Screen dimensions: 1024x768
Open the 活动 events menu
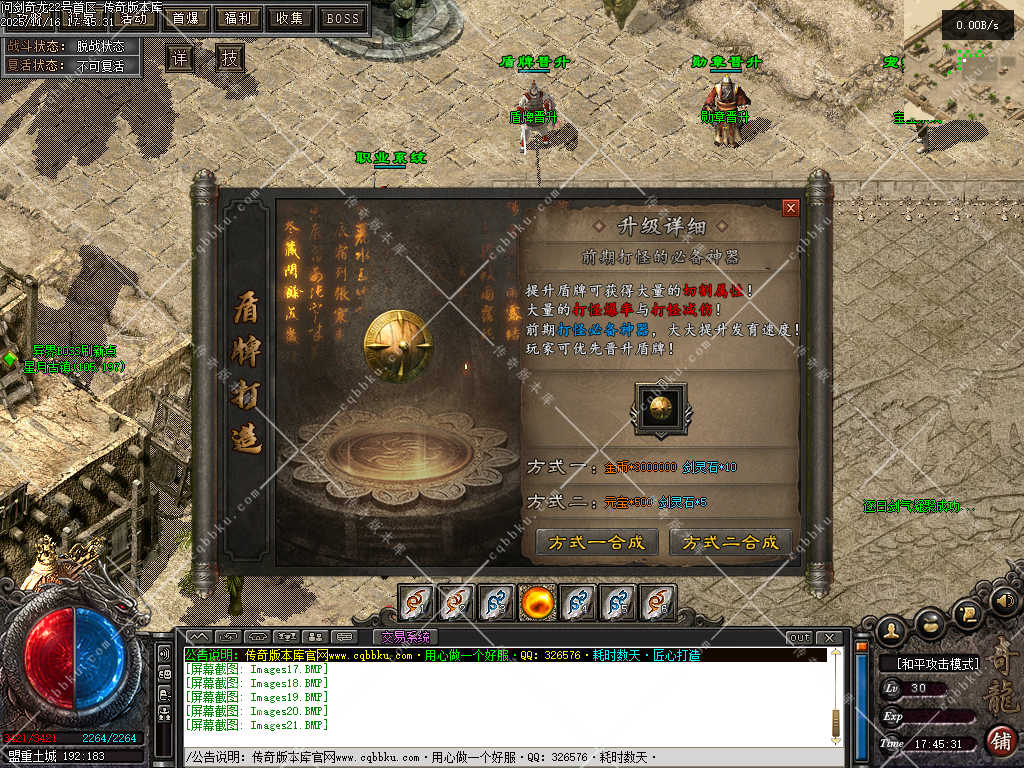136,18
